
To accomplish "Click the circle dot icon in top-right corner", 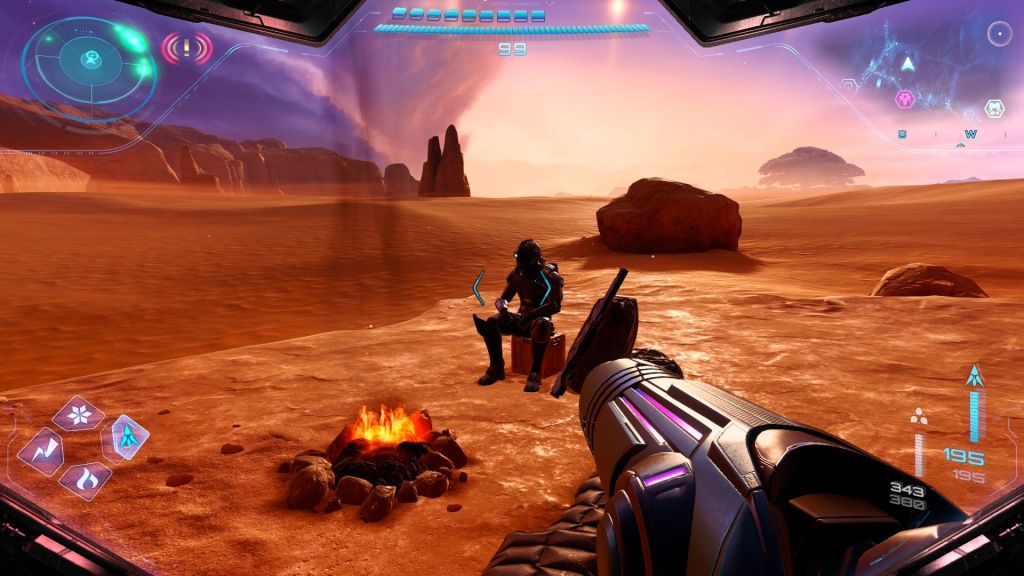I will [x=998, y=34].
